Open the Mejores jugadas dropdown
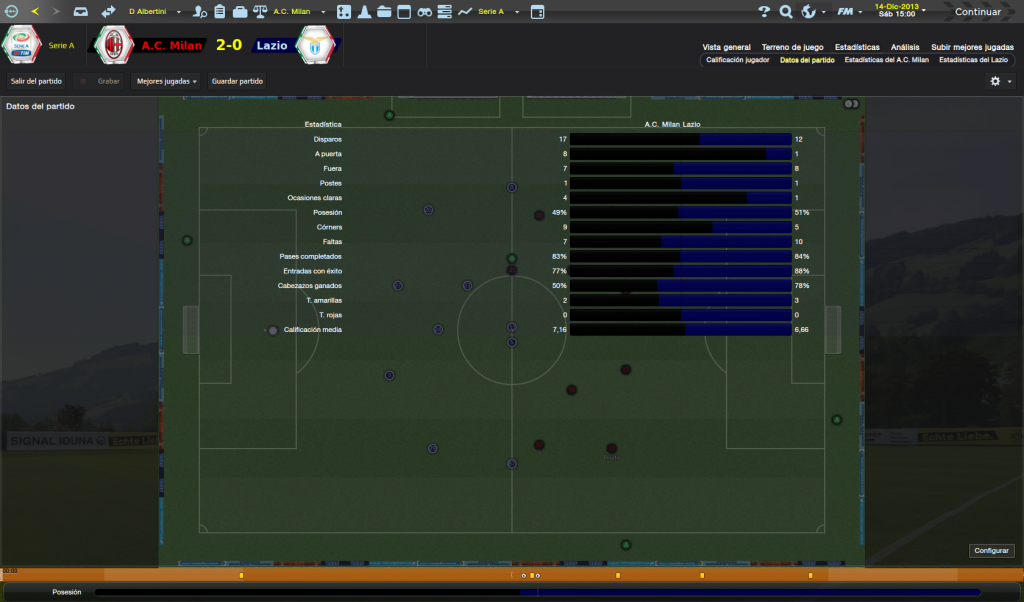 click(x=166, y=81)
